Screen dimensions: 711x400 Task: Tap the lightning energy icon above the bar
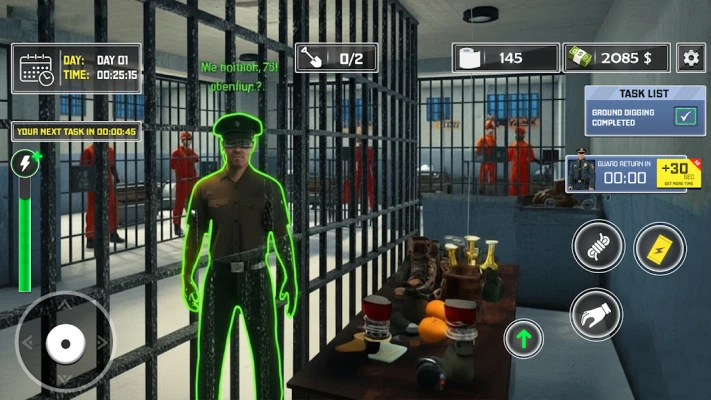[x=26, y=164]
